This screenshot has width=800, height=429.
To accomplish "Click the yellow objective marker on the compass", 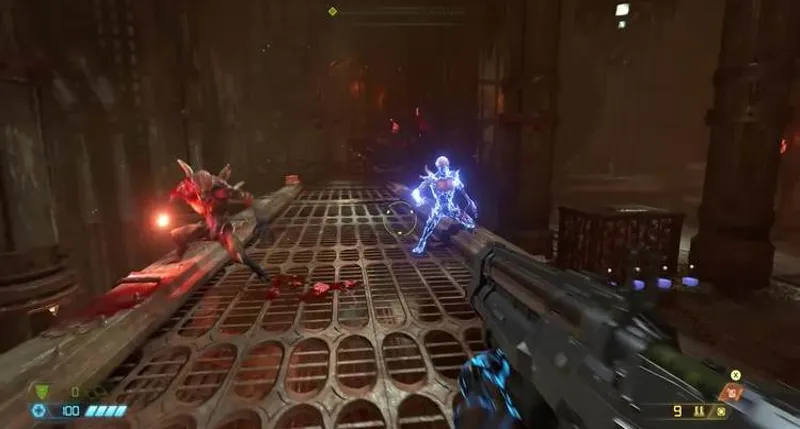I will tap(333, 11).
